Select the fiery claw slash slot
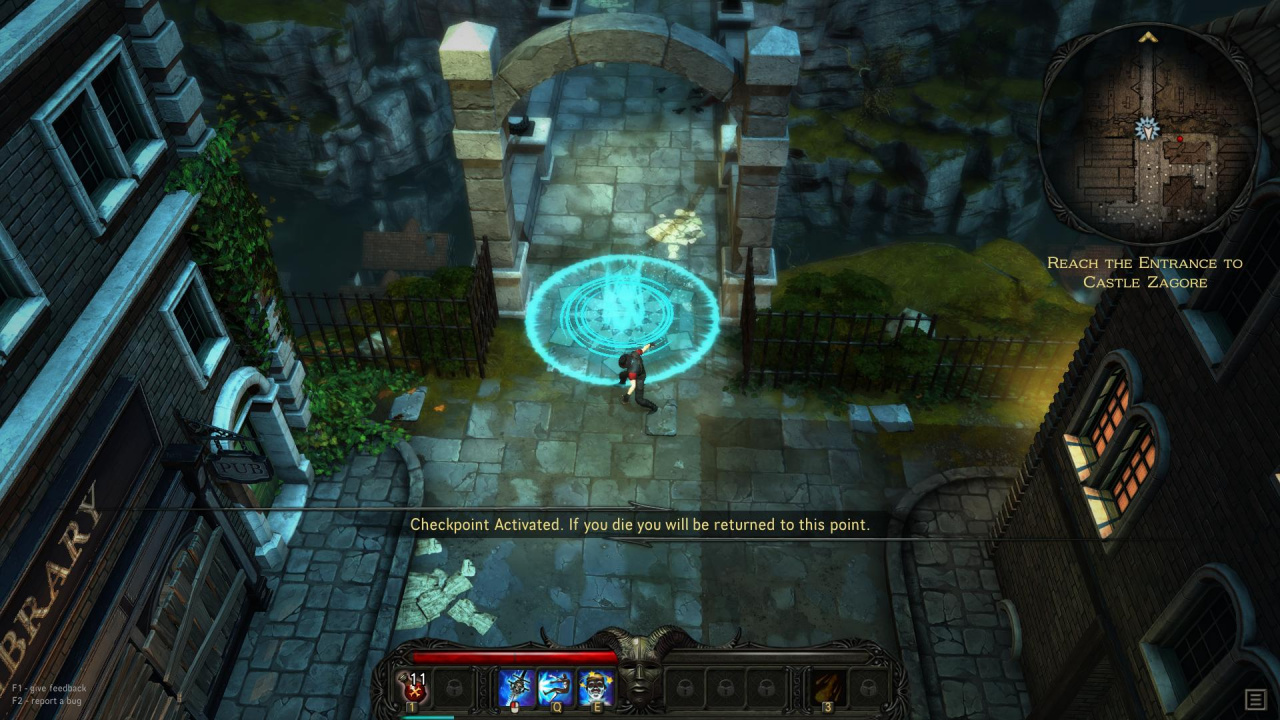1280x720 pixels. [828, 688]
